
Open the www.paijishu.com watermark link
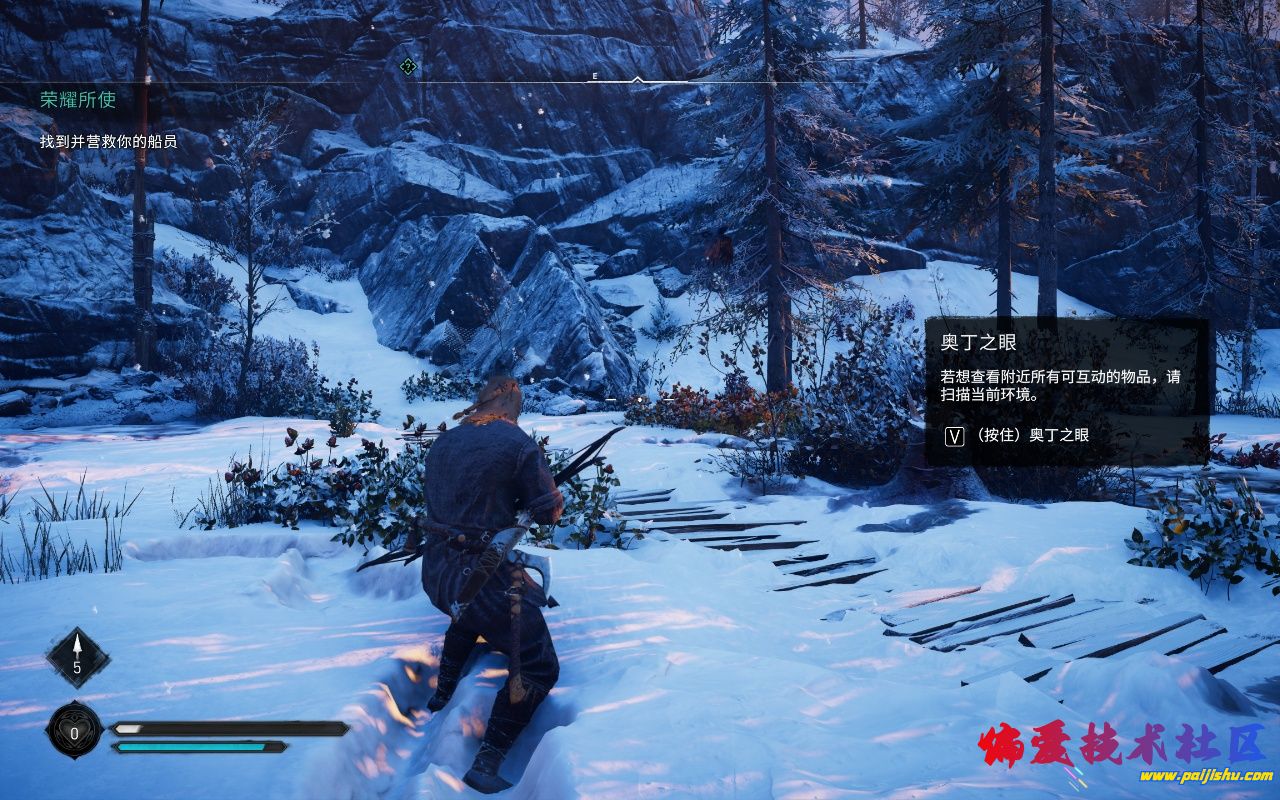pos(1205,776)
